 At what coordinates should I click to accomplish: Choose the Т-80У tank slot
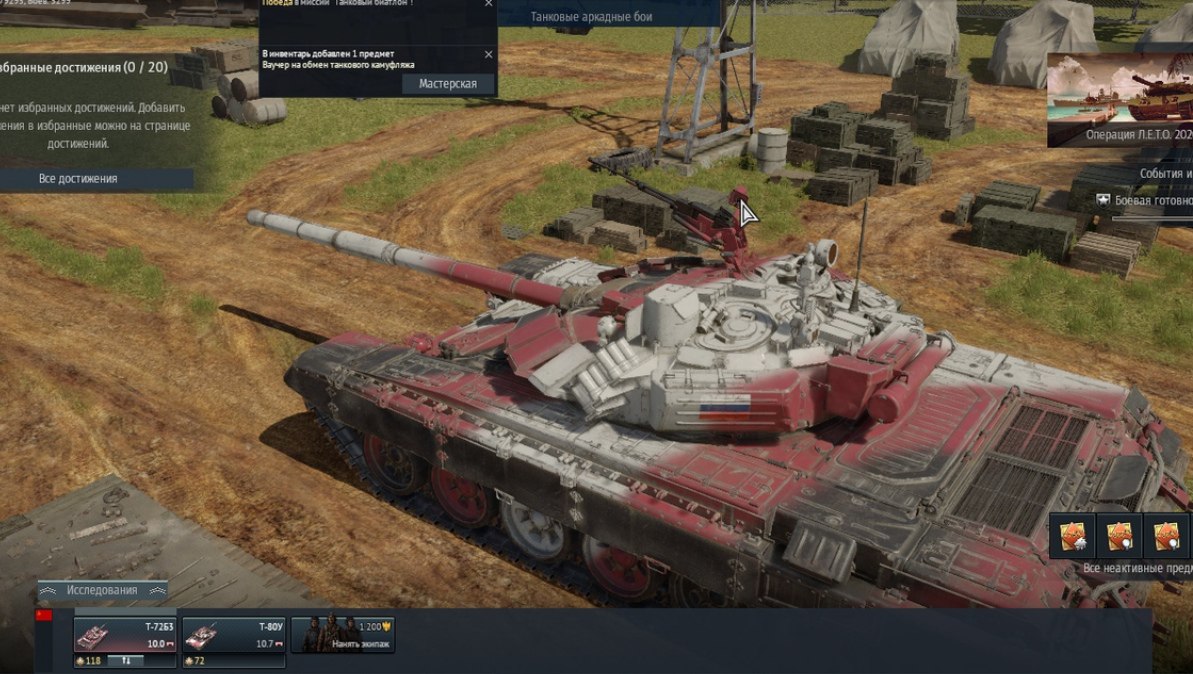(x=233, y=634)
